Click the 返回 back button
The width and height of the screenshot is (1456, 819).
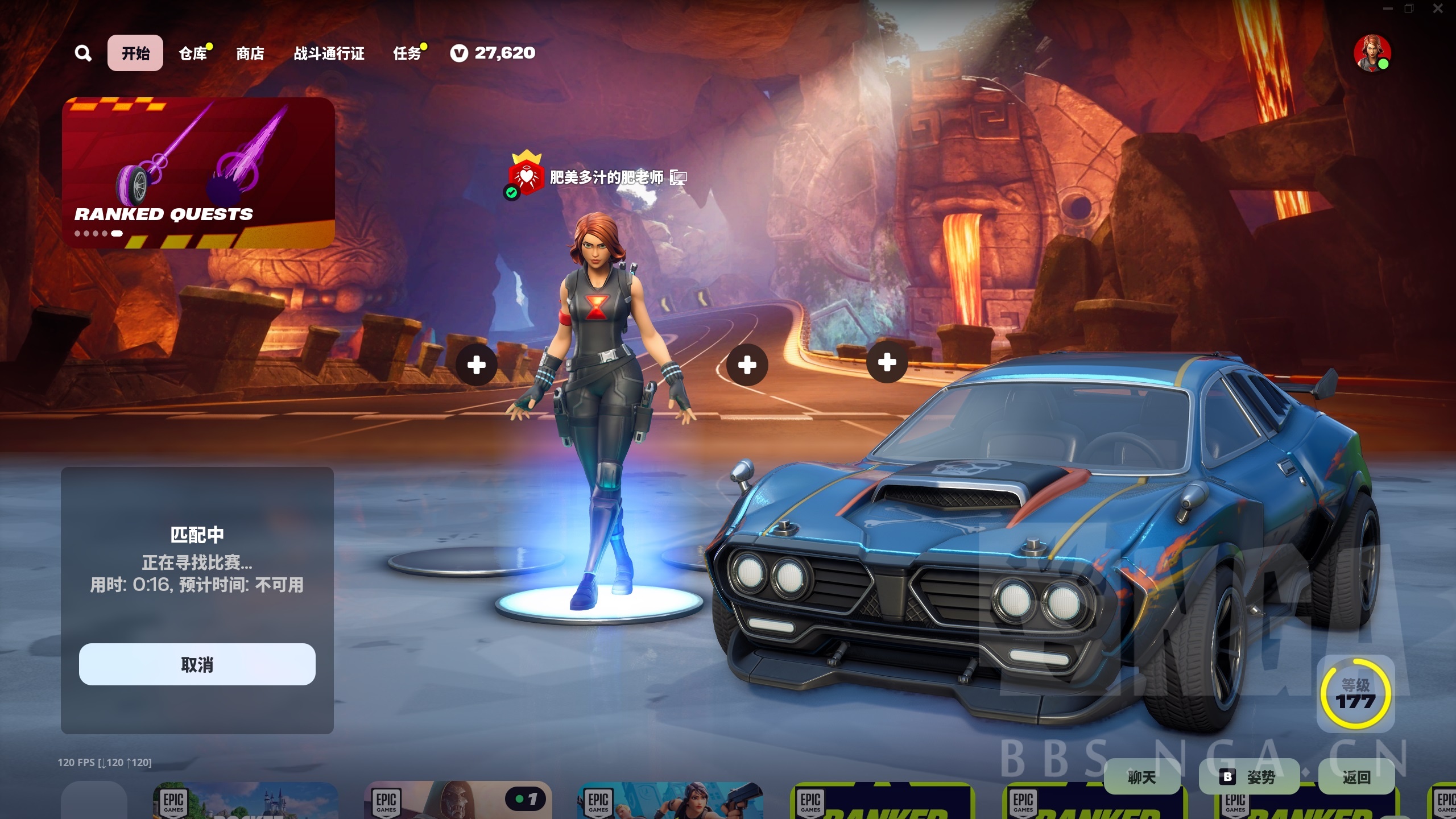[1356, 777]
